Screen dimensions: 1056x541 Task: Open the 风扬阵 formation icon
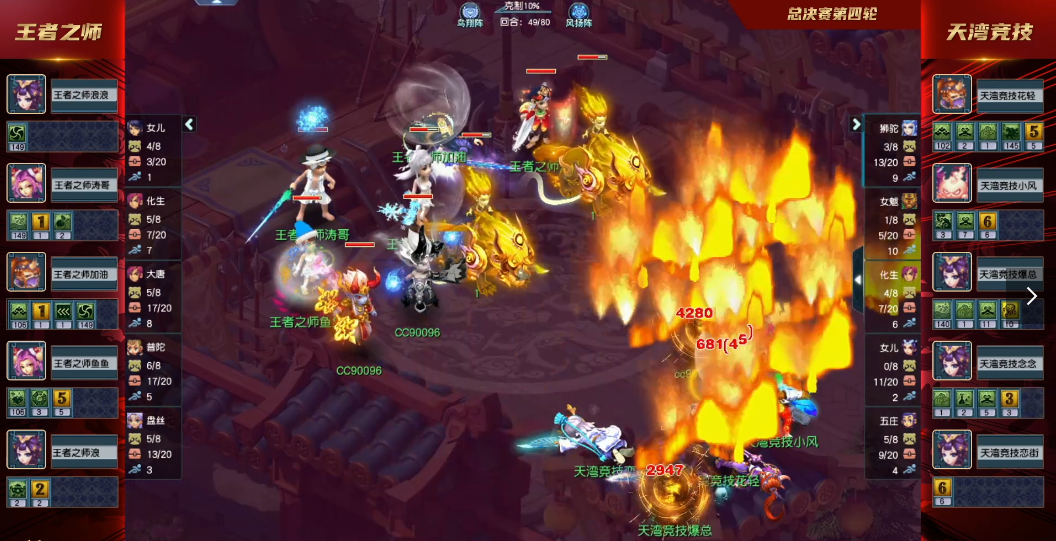[578, 14]
